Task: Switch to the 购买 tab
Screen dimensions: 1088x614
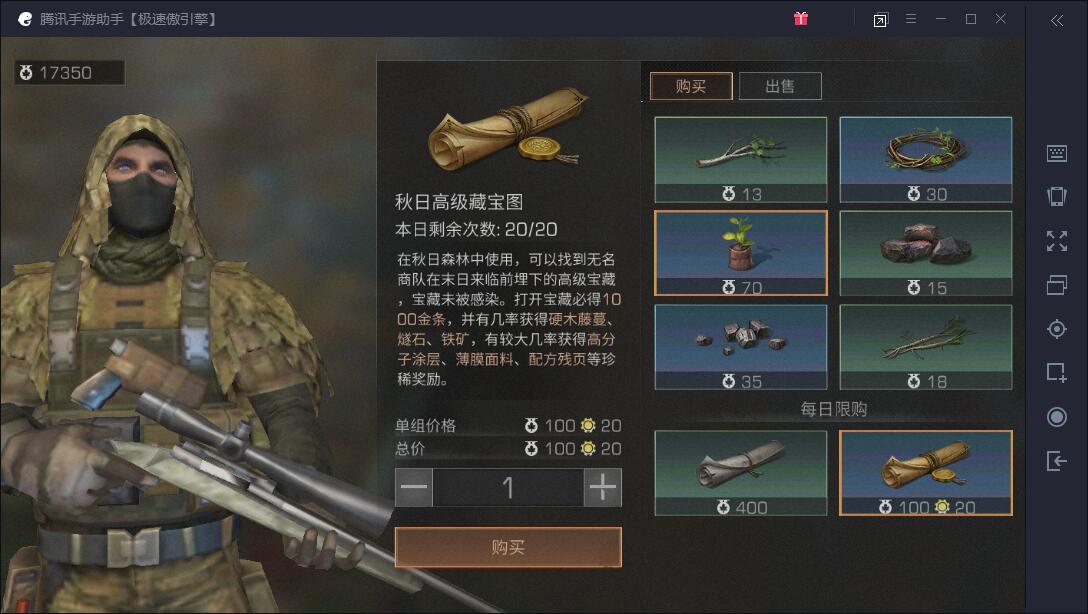Action: [x=691, y=86]
